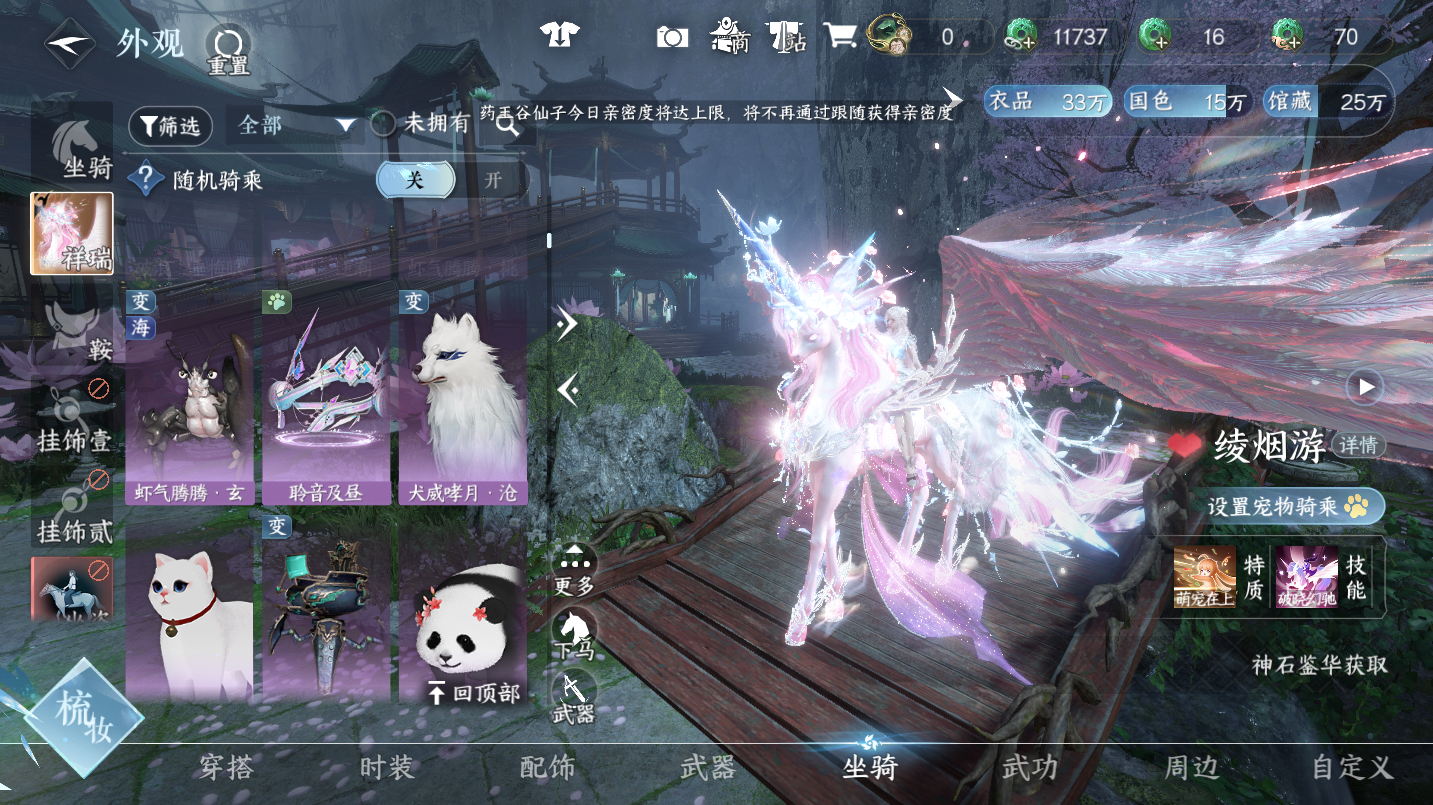Select the 犬威哮月·沧 mount
The height and width of the screenshot is (805, 1433).
point(462,400)
